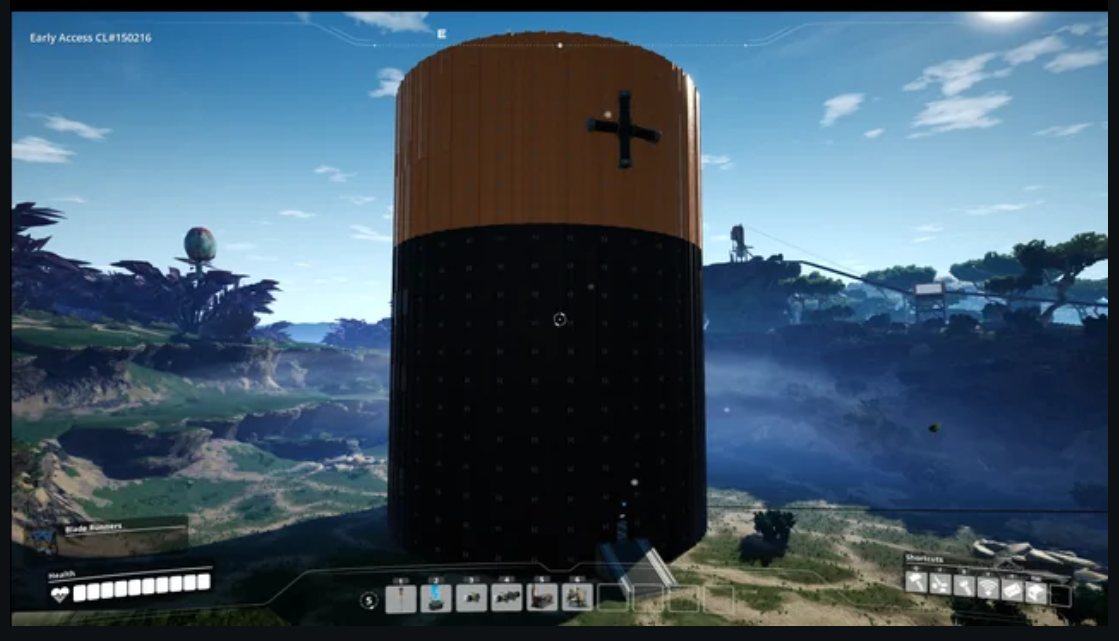Open the wireless signal shortcut

[988, 588]
